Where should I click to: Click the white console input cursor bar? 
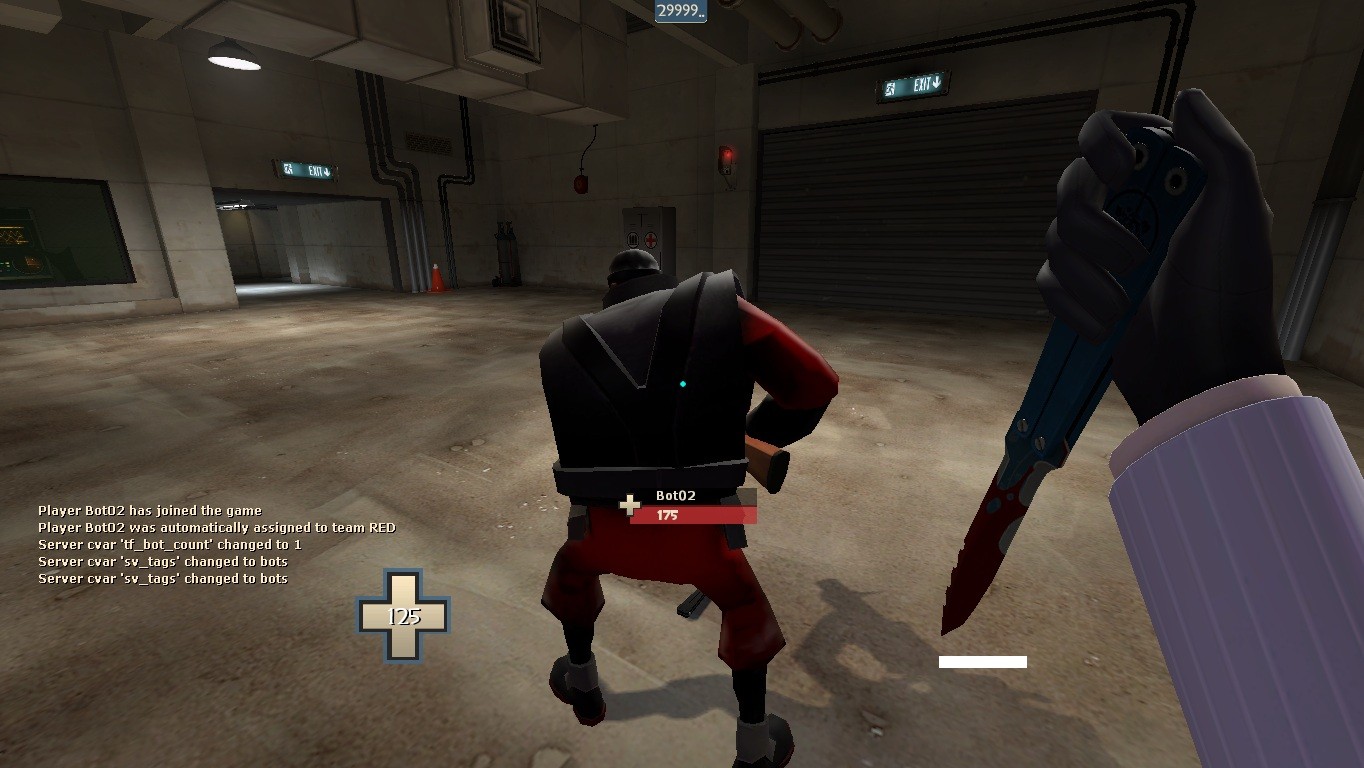pyautogui.click(x=984, y=659)
